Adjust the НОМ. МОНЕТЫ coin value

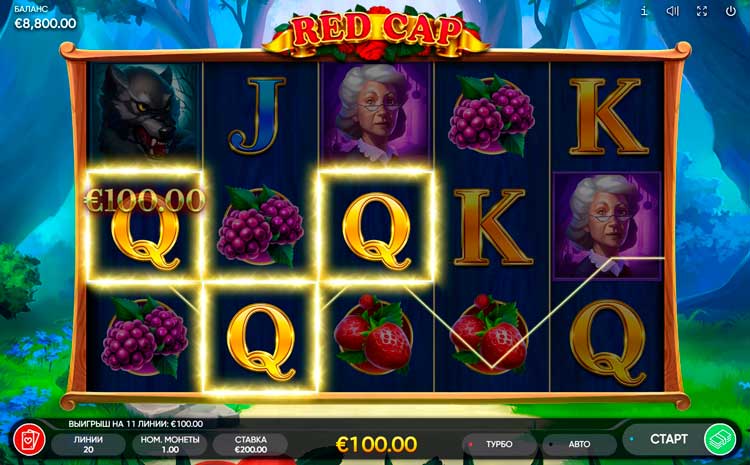pyautogui.click(x=169, y=444)
